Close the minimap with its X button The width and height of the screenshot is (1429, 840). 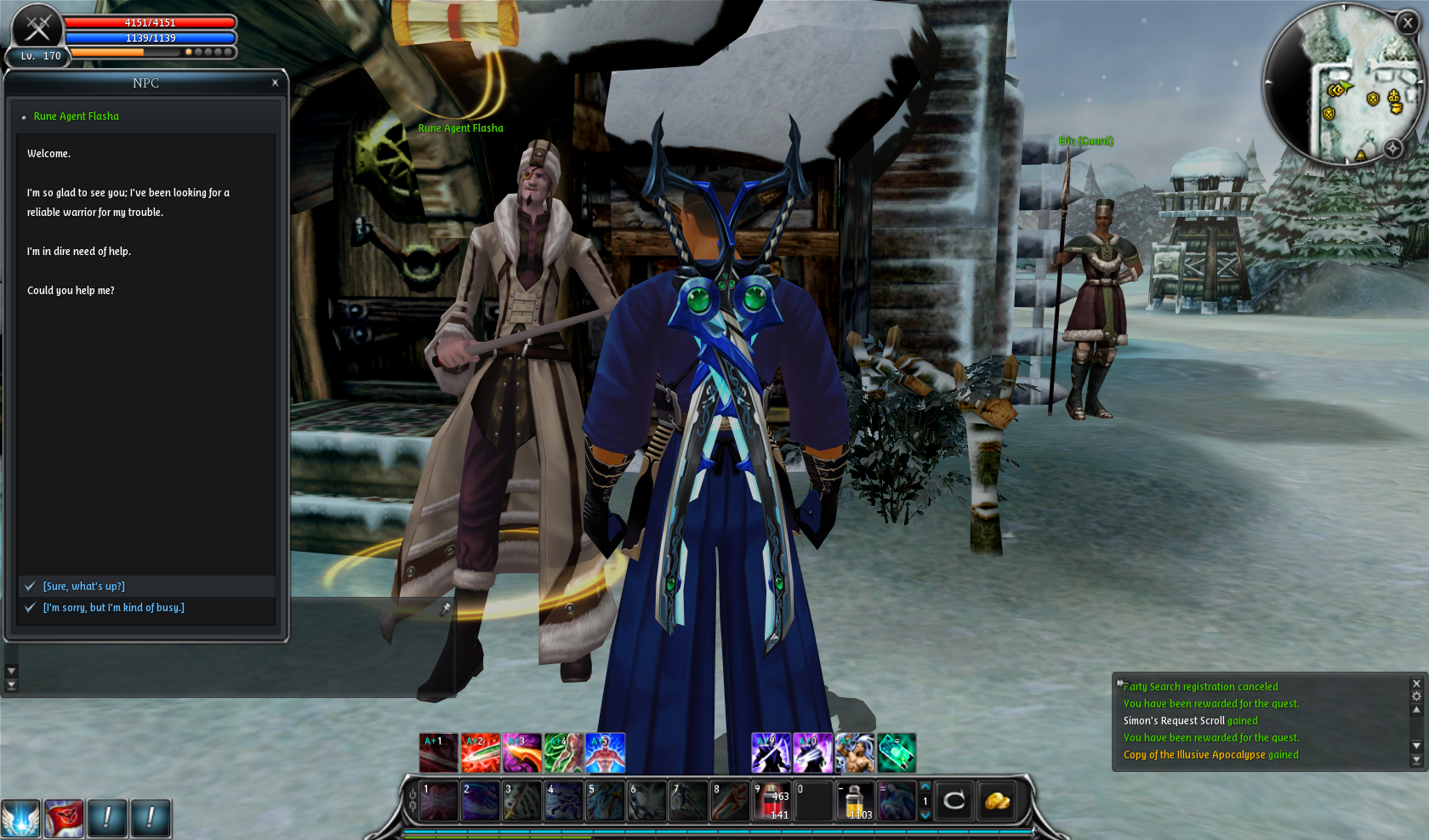click(1408, 23)
